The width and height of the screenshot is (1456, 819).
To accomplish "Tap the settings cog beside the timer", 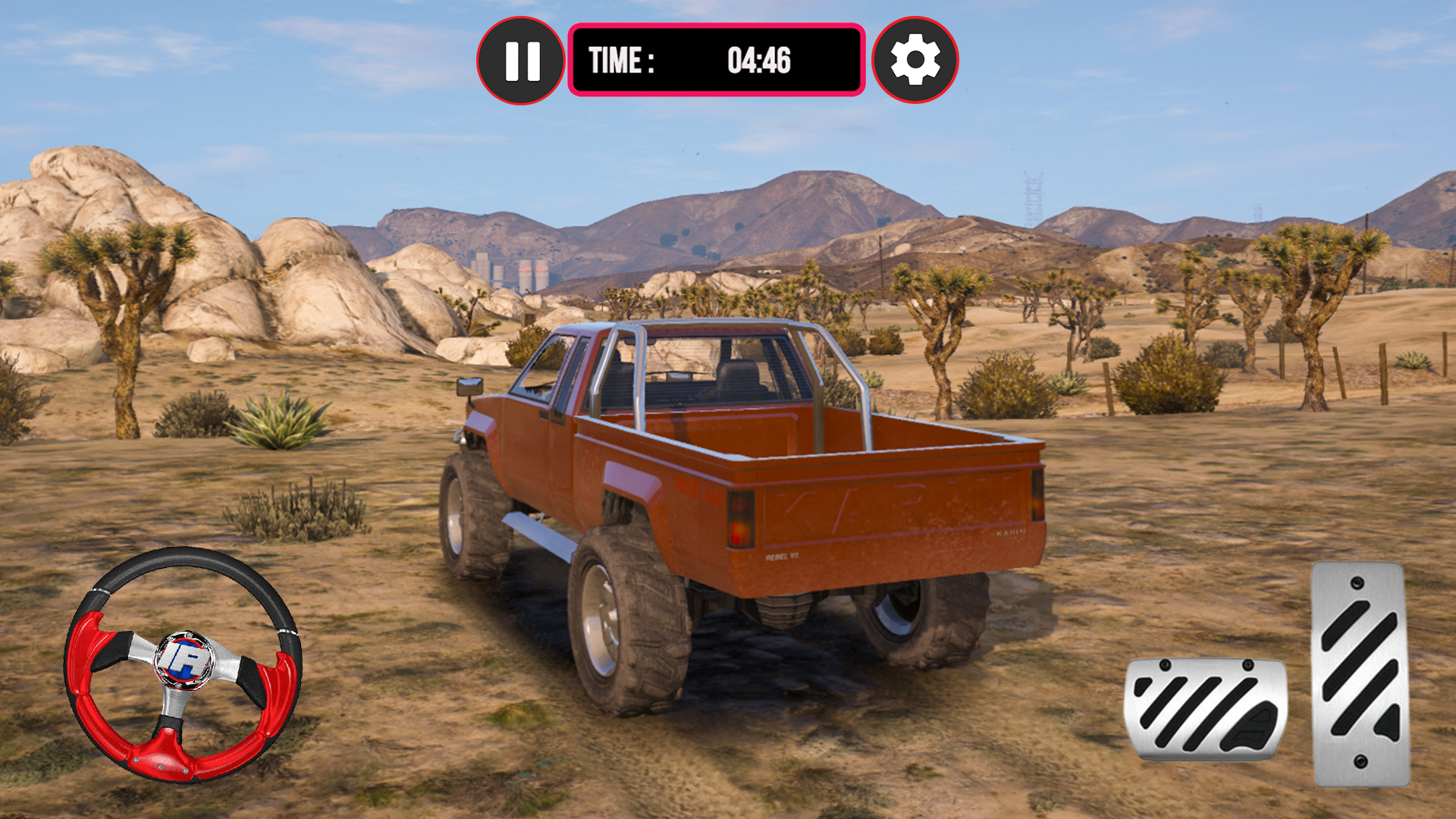I will (x=915, y=61).
